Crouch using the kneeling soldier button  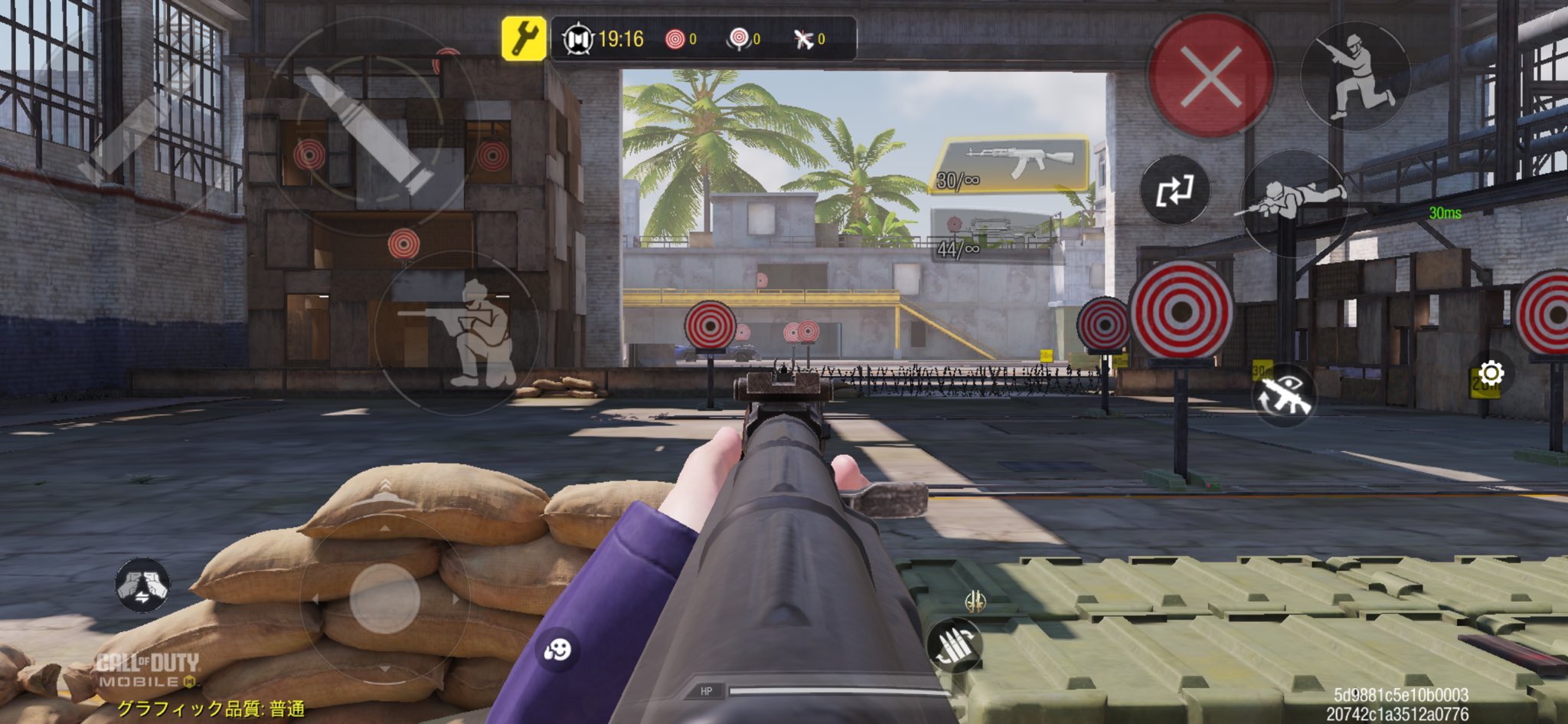tap(458, 333)
